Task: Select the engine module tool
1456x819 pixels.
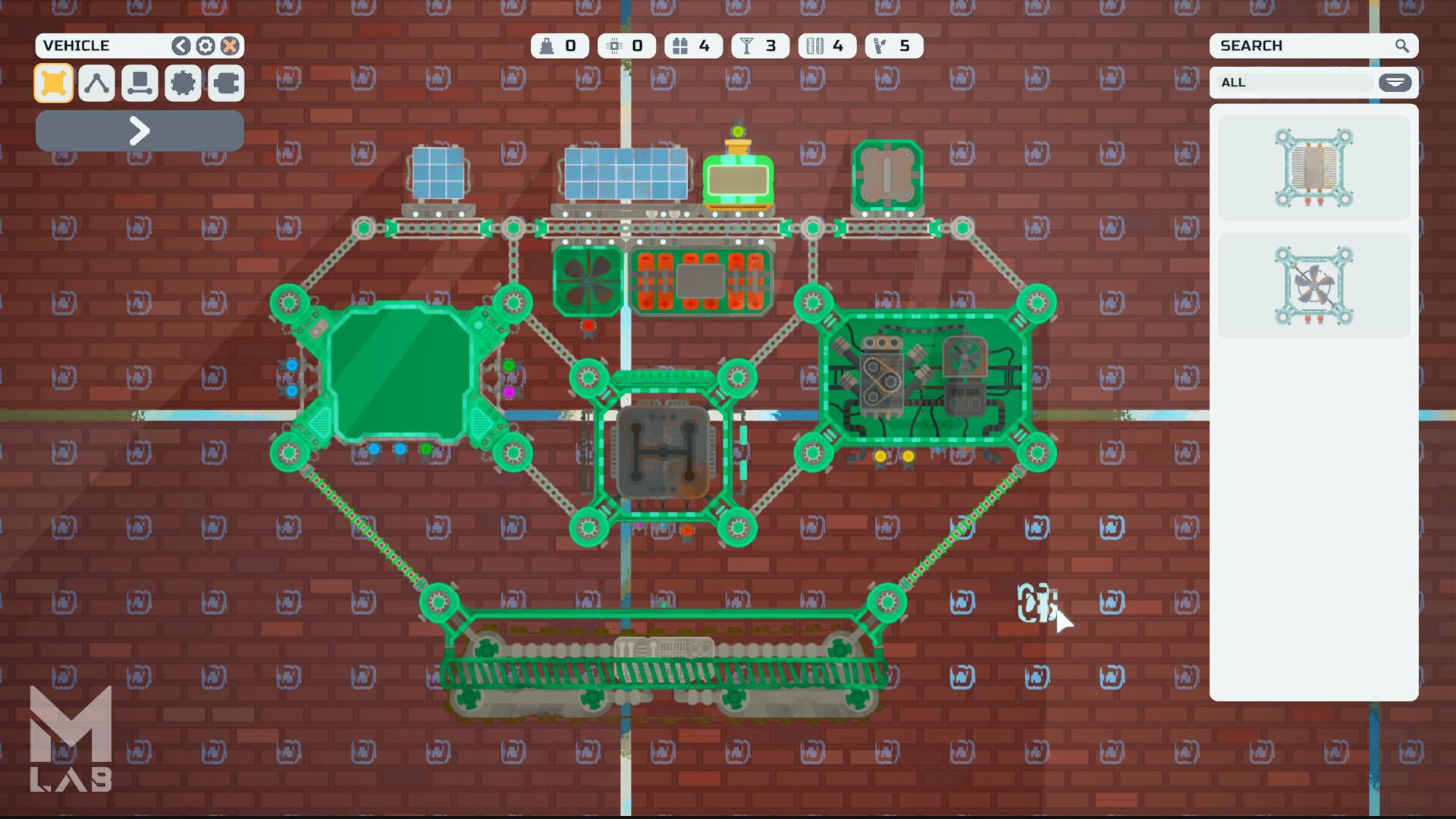Action: 225,83
